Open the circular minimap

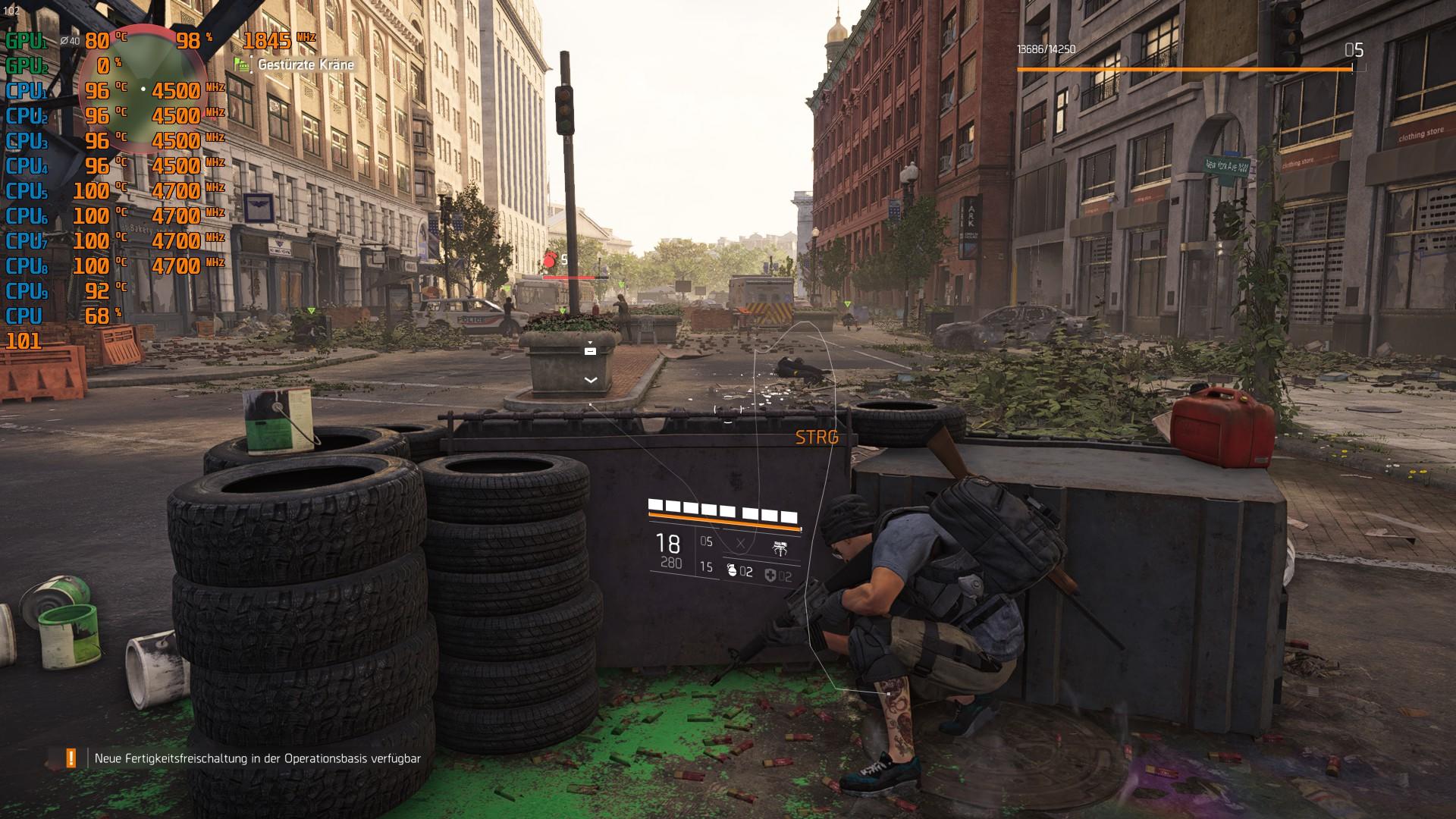[143, 90]
